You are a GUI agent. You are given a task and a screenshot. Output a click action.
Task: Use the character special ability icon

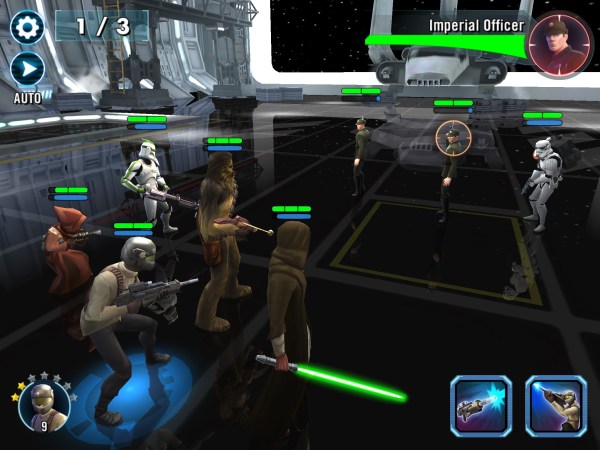pos(556,406)
